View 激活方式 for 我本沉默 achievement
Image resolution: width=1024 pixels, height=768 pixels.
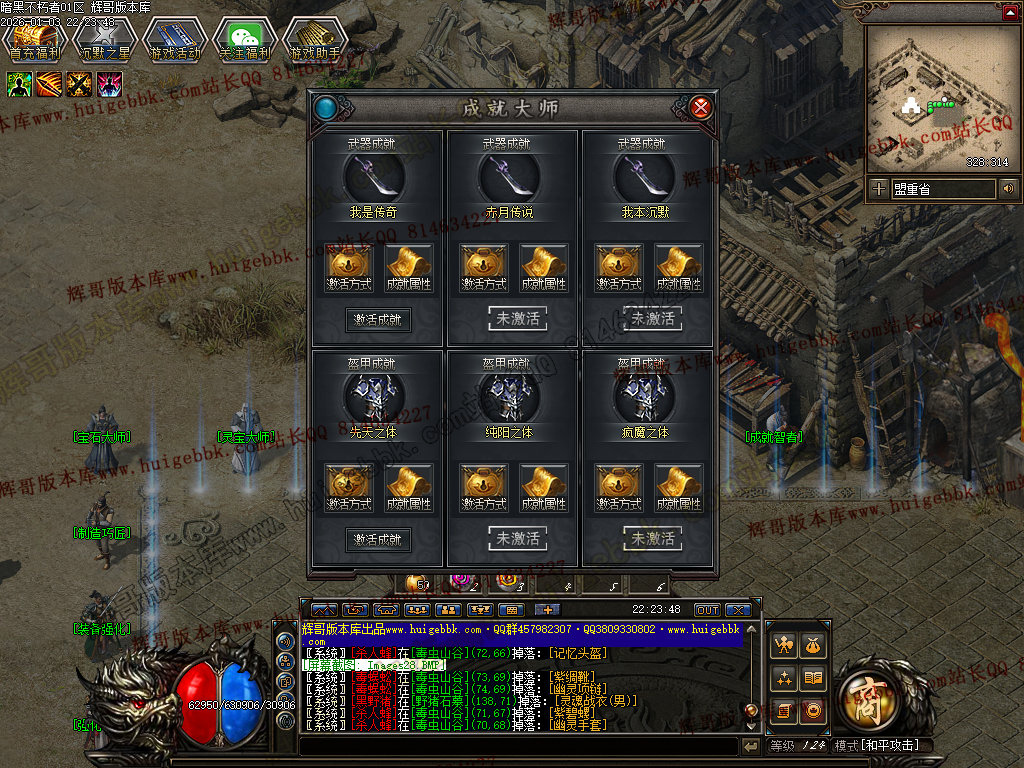620,268
